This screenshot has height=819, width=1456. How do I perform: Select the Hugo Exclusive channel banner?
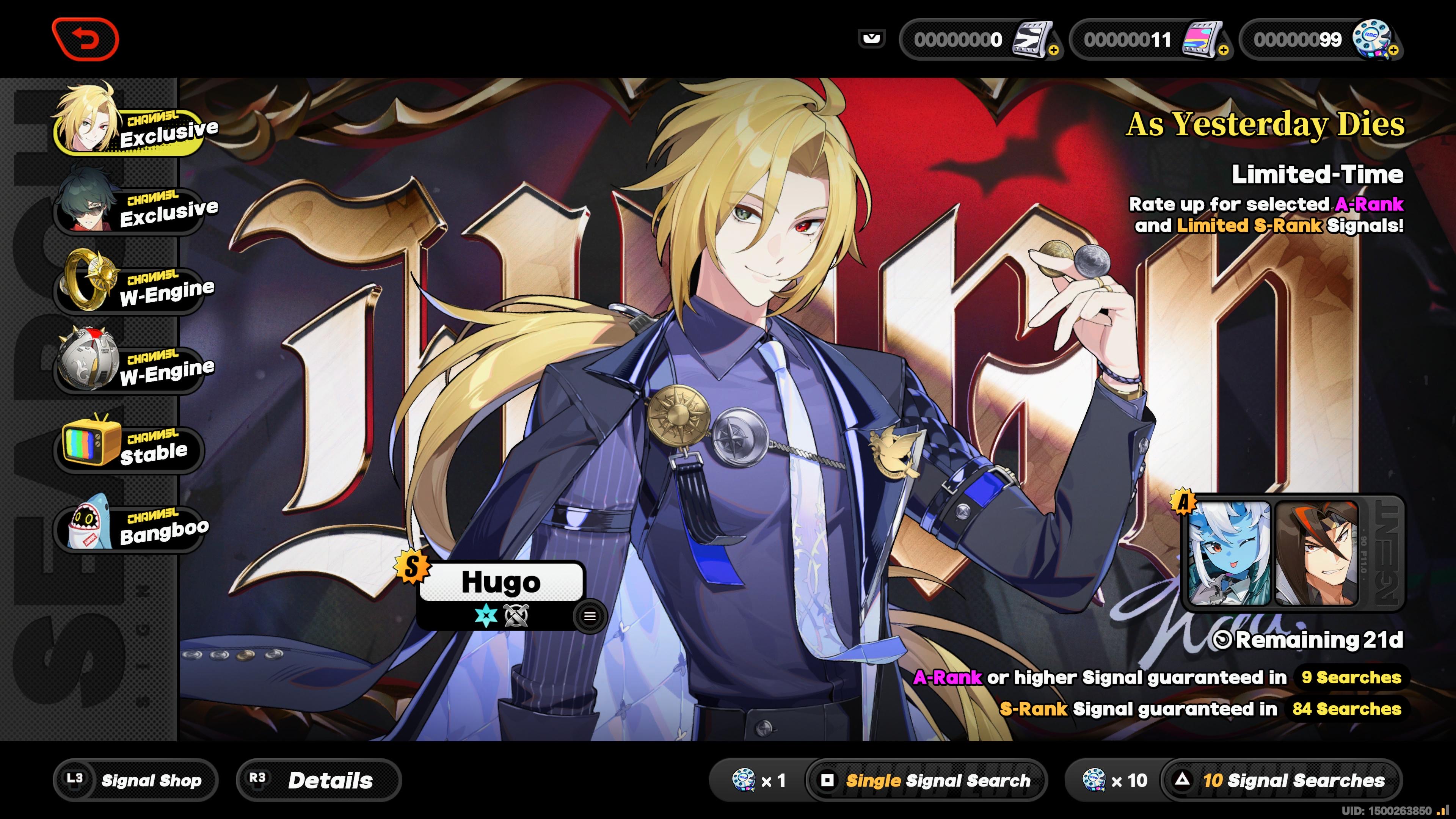click(x=127, y=128)
